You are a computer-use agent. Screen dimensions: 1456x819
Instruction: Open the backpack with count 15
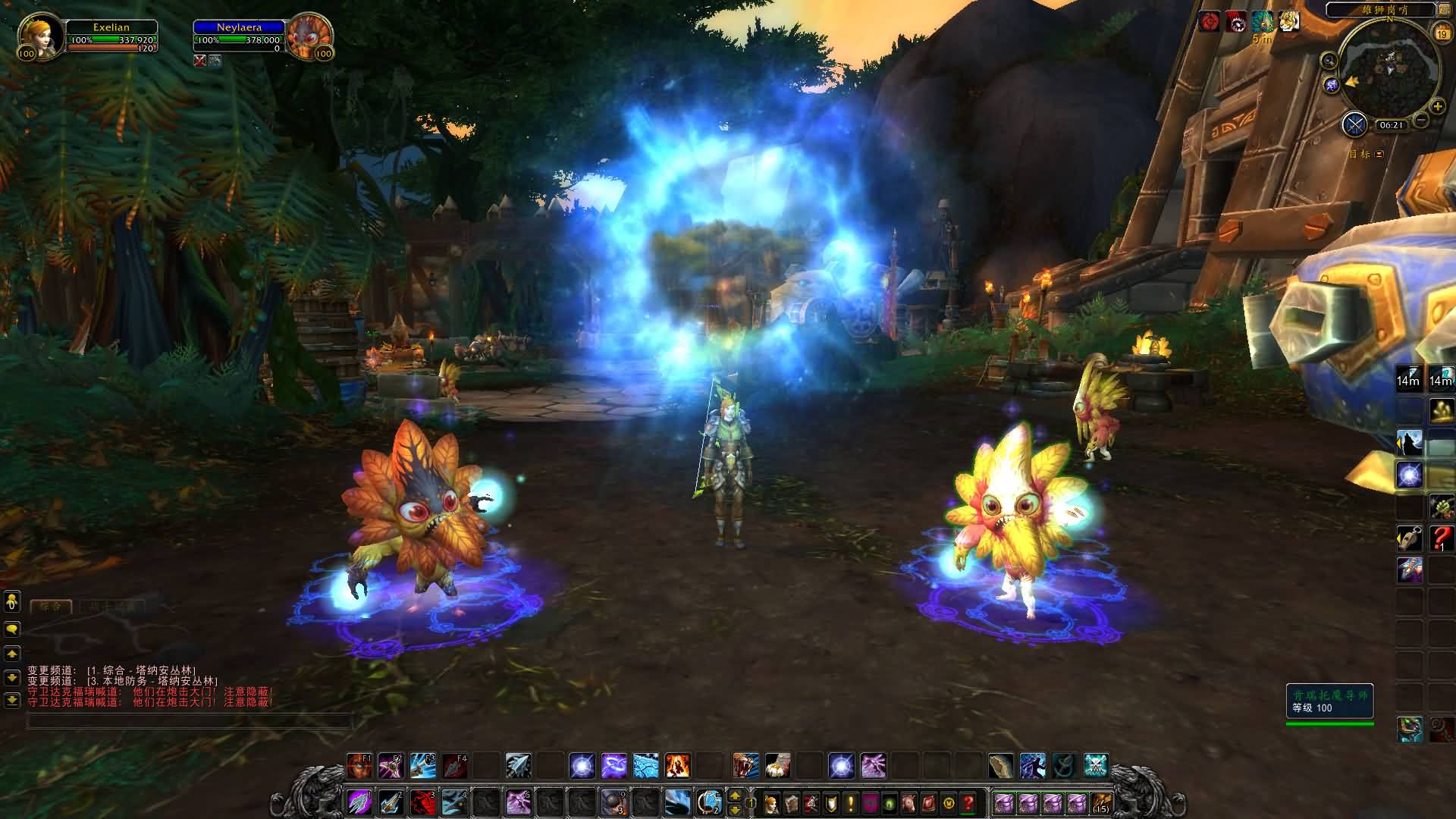coord(1101,802)
